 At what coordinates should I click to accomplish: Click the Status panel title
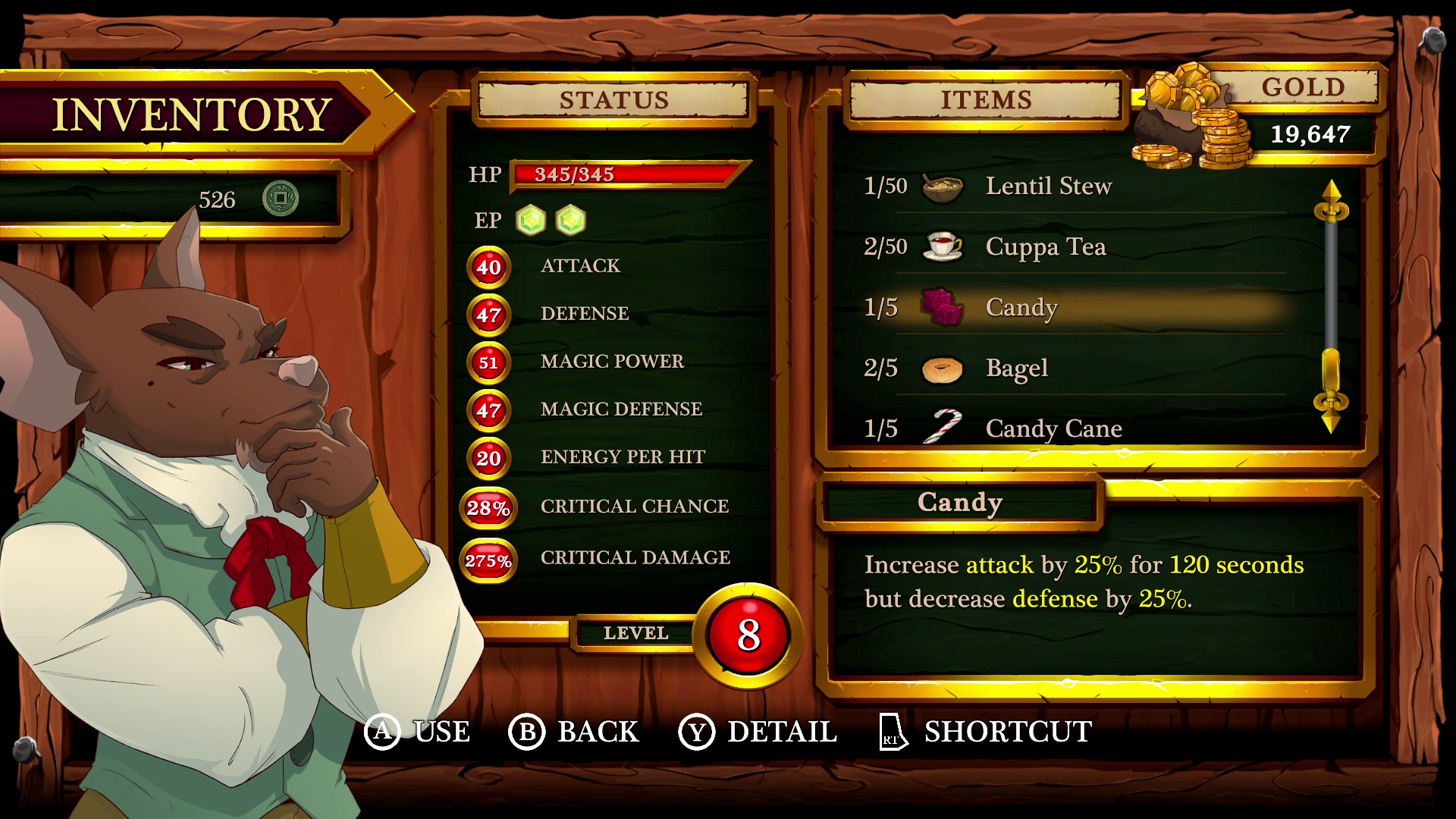pyautogui.click(x=613, y=99)
